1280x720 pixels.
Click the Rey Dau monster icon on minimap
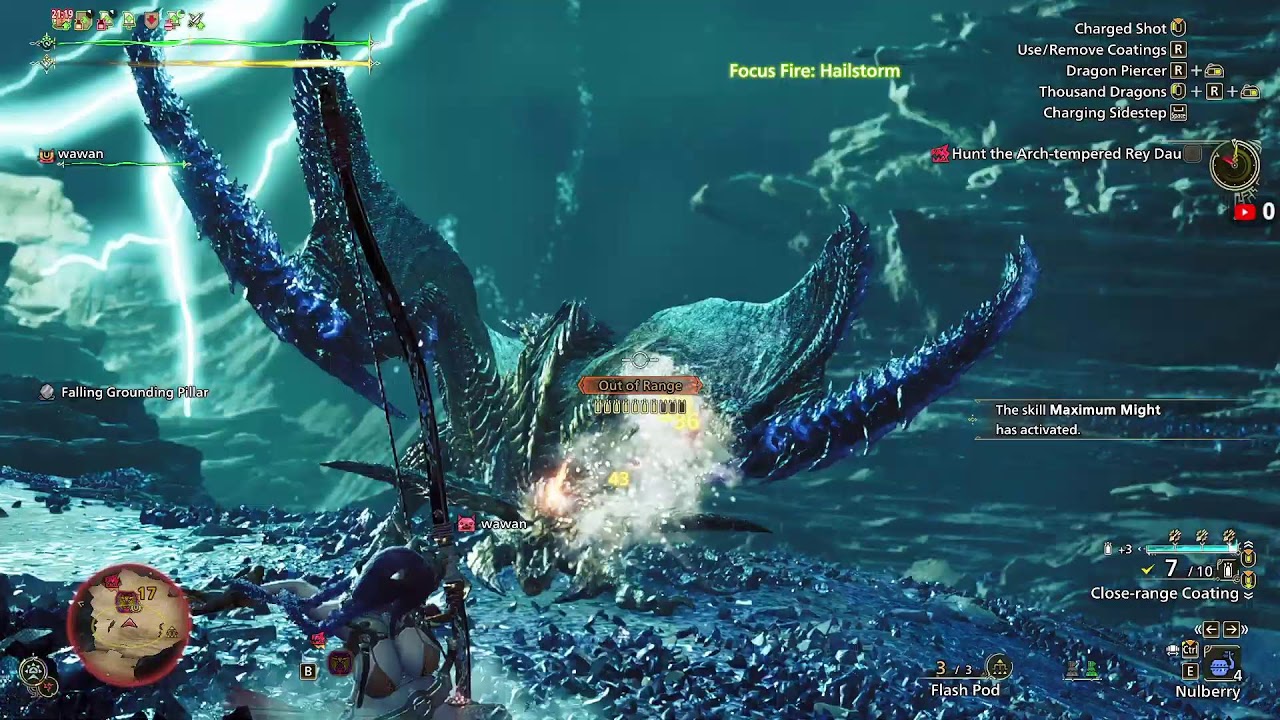128,601
